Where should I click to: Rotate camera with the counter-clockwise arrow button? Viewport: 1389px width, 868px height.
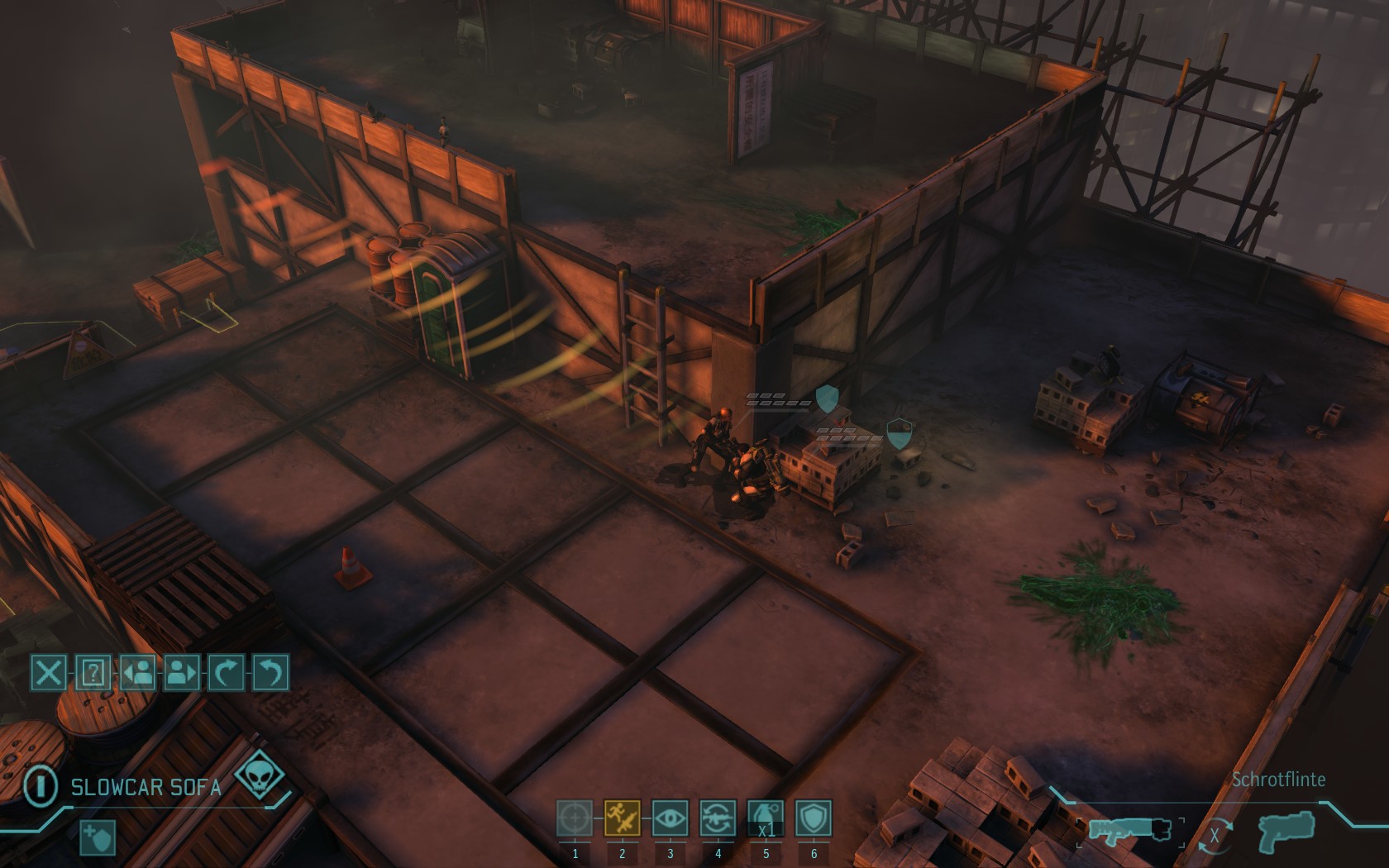point(271,673)
